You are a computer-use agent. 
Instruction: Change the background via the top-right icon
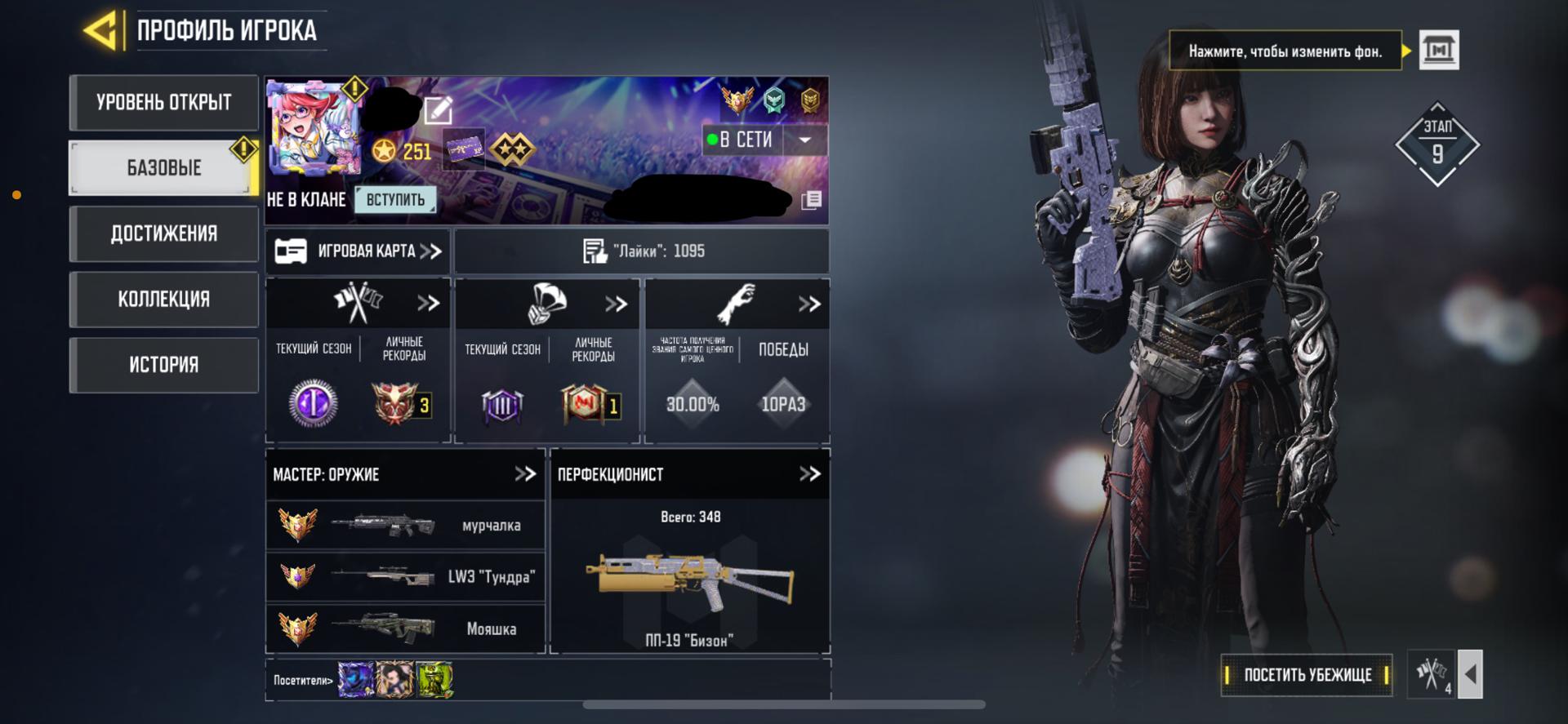click(x=1439, y=51)
